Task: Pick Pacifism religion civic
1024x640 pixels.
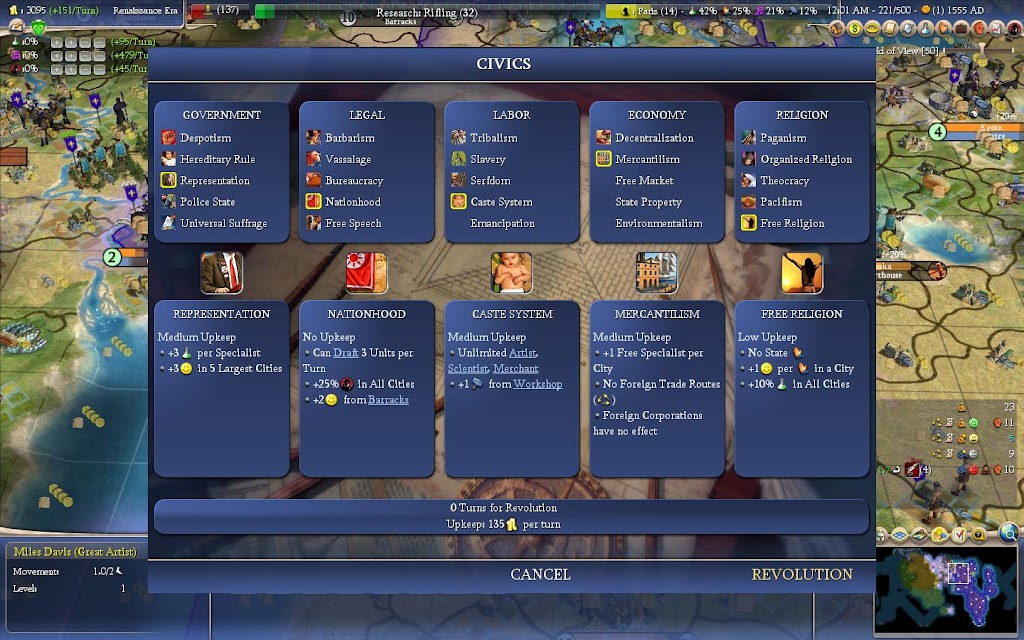Action: pyautogui.click(x=781, y=202)
